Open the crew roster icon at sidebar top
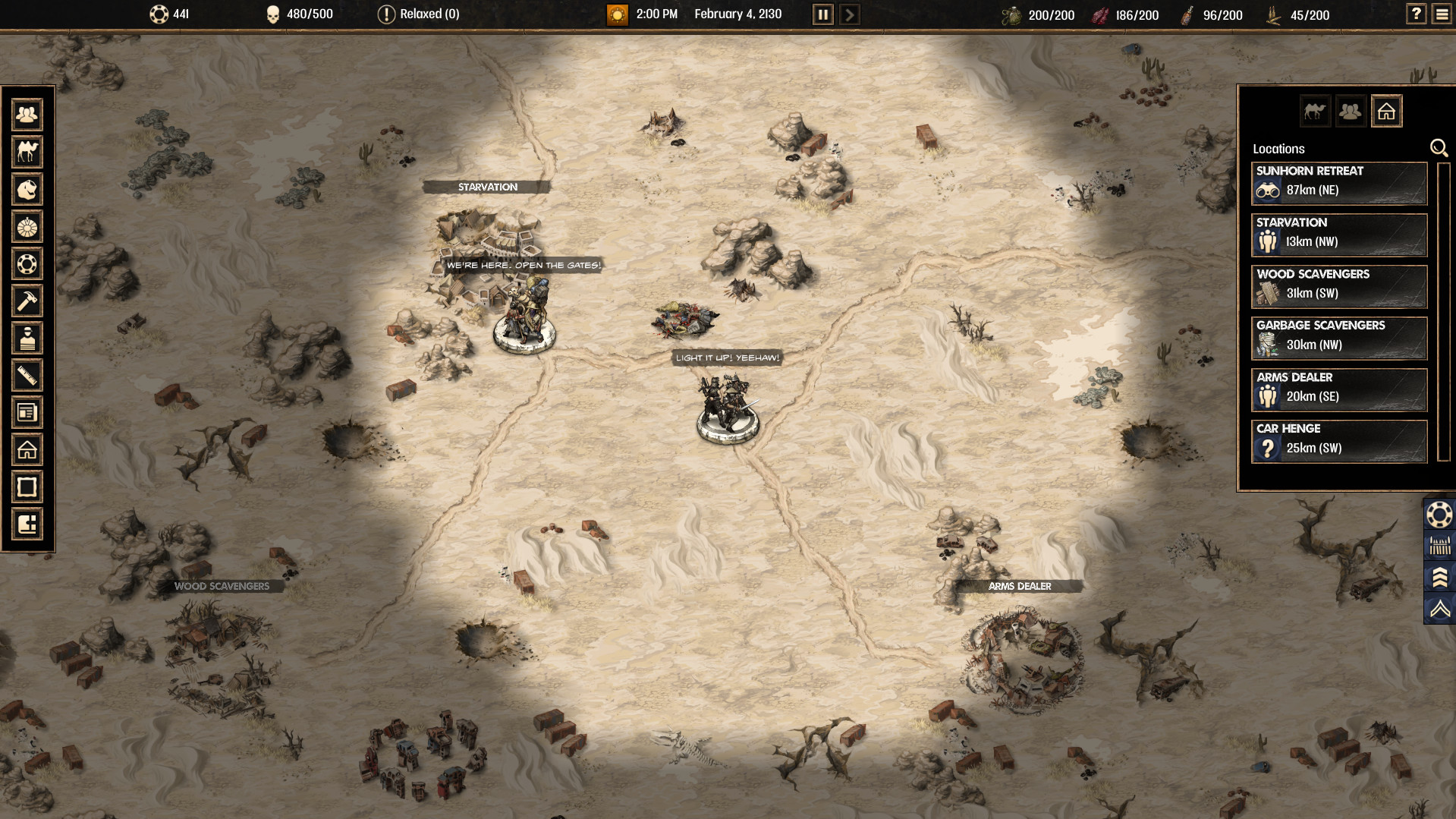Image resolution: width=1456 pixels, height=819 pixels. (27, 115)
